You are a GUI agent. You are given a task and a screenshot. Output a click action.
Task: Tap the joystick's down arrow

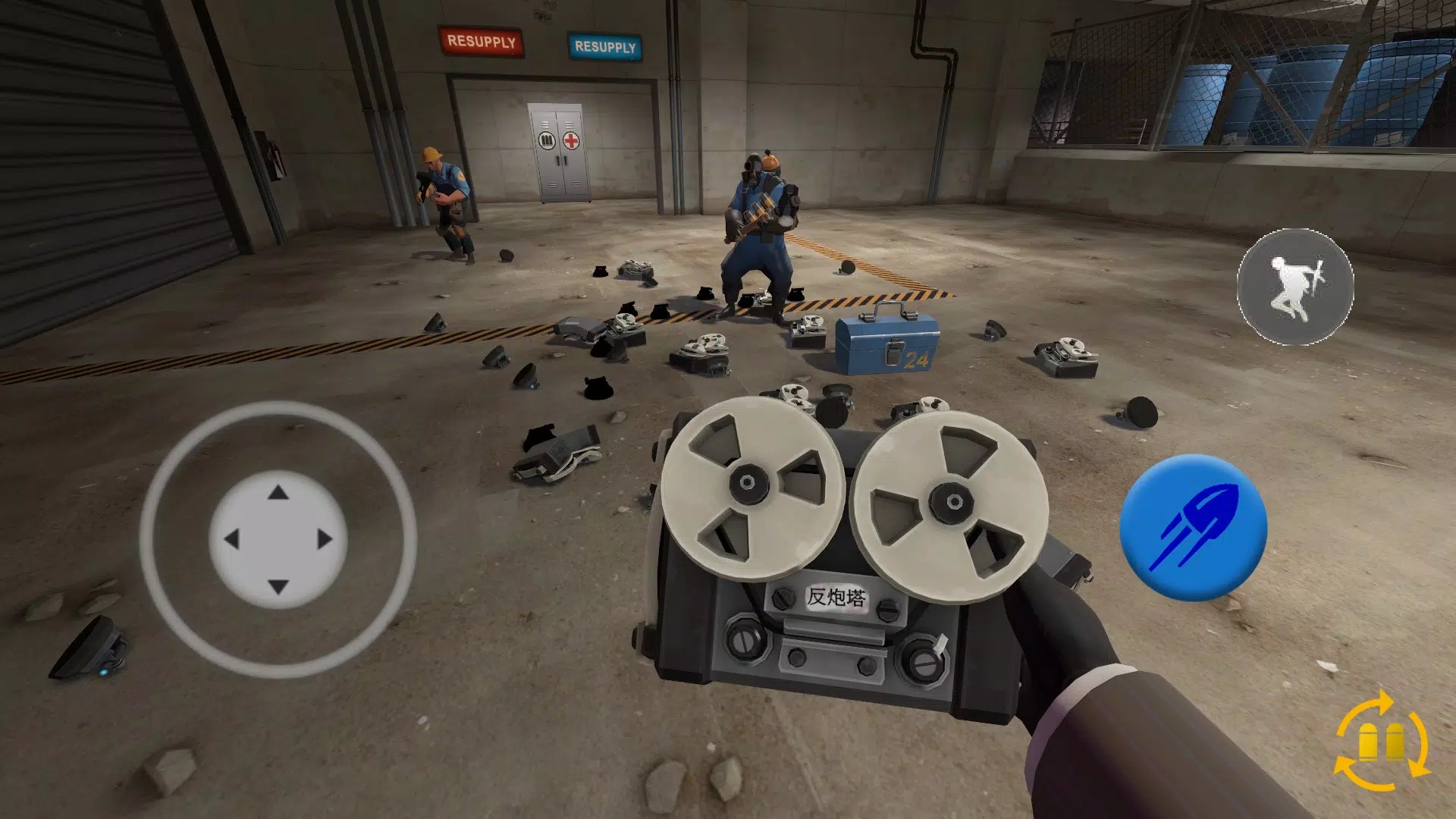pos(278,586)
